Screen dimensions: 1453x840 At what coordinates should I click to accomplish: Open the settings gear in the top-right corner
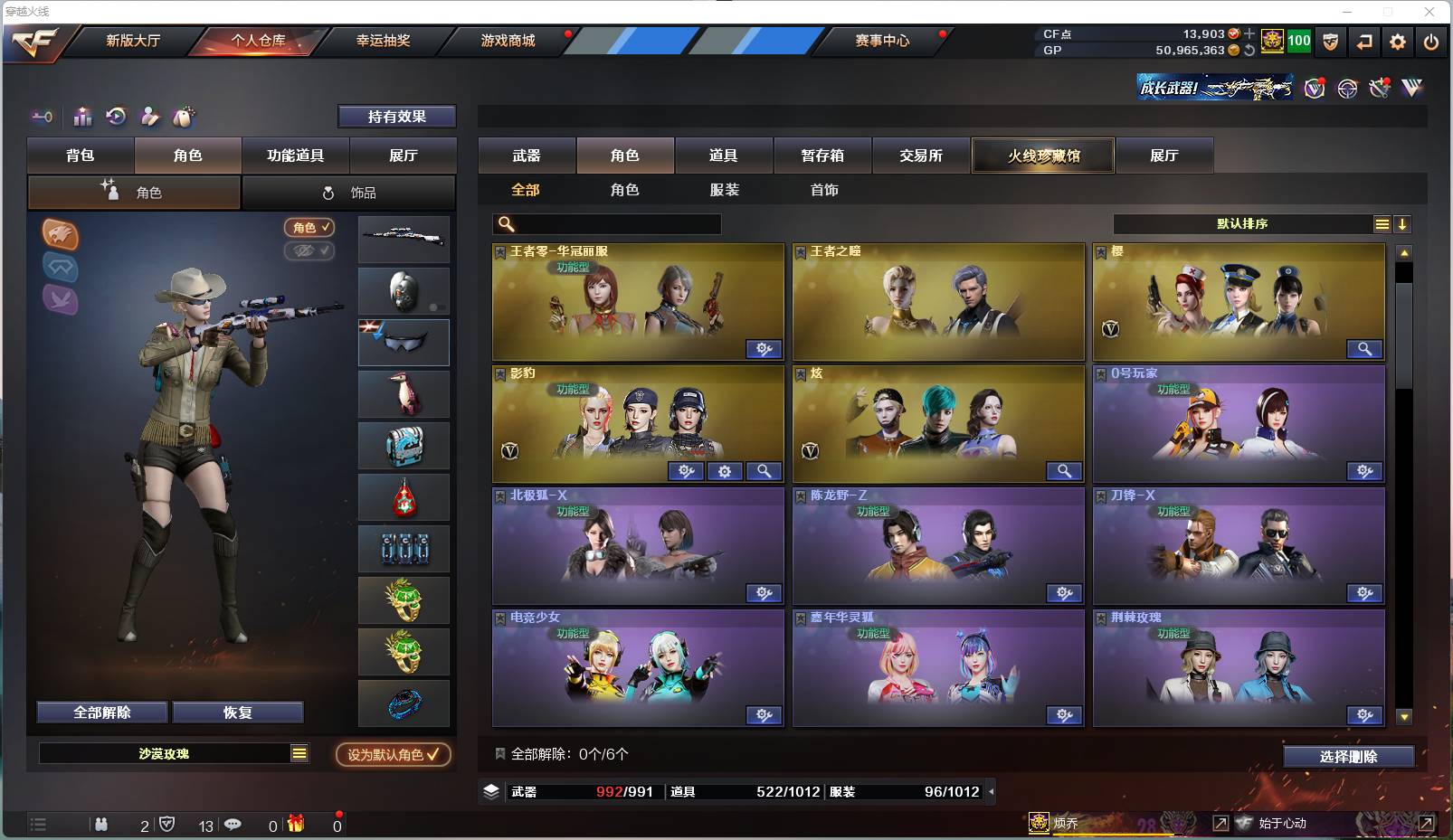point(1398,42)
